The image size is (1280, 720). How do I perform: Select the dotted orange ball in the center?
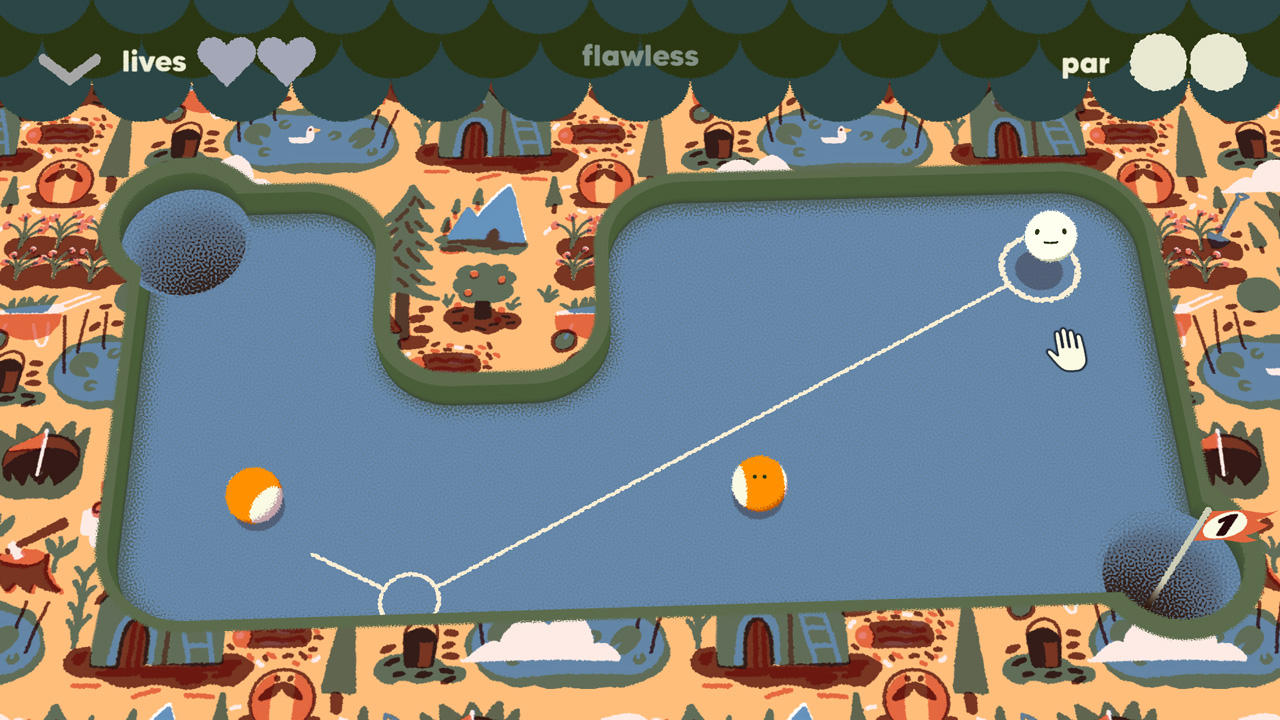click(759, 484)
